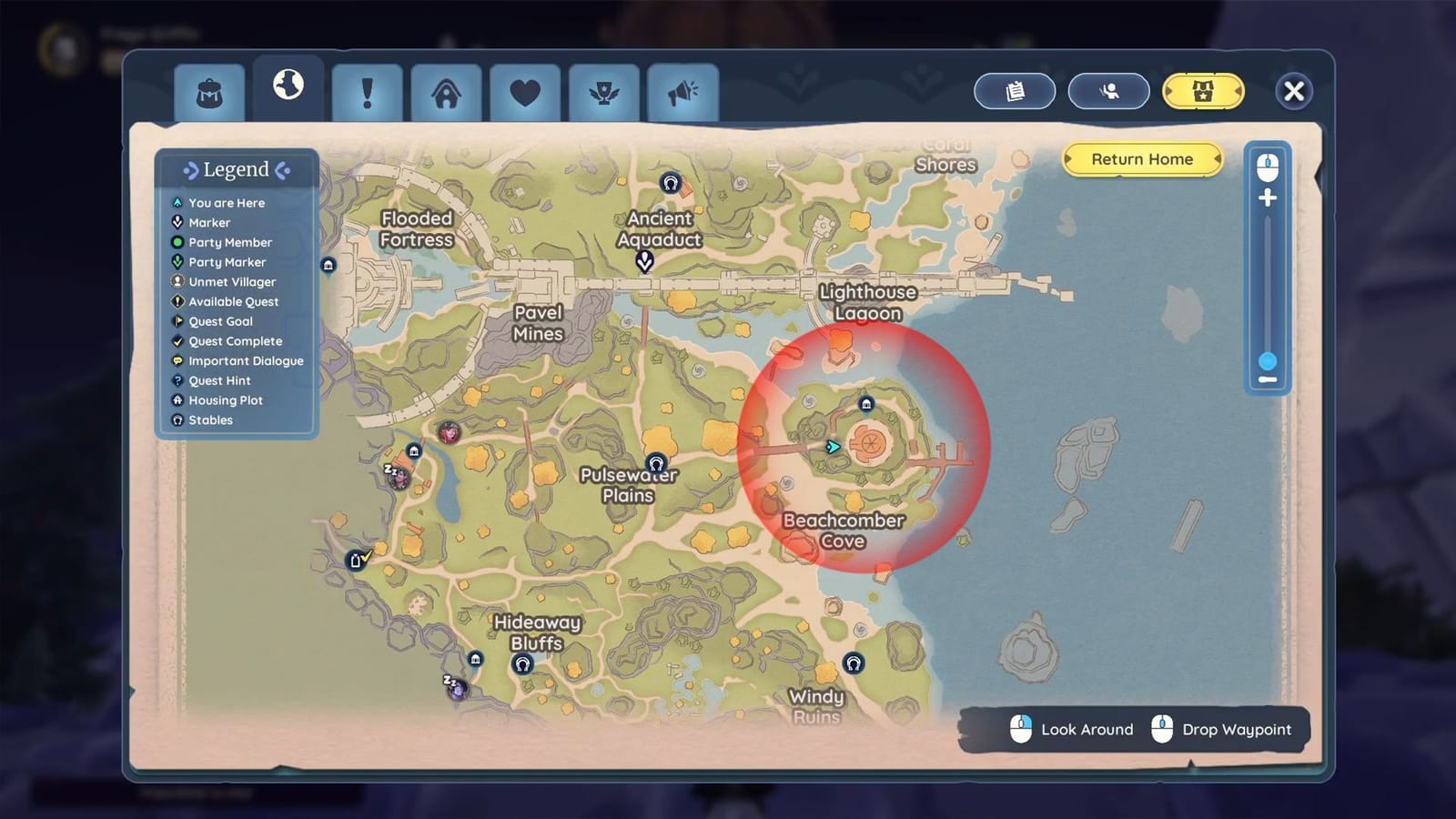Select the stables icon at Windy Ruins
This screenshot has width=1456, height=819.
point(853,664)
